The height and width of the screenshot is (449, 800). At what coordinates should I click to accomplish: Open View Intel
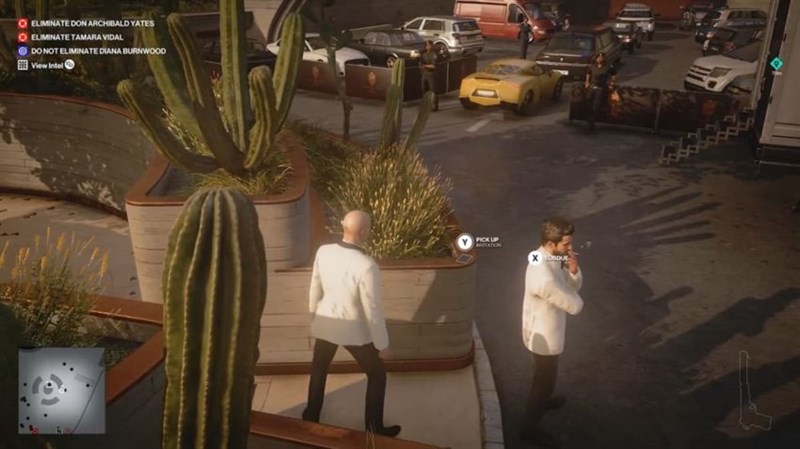pyautogui.click(x=47, y=64)
